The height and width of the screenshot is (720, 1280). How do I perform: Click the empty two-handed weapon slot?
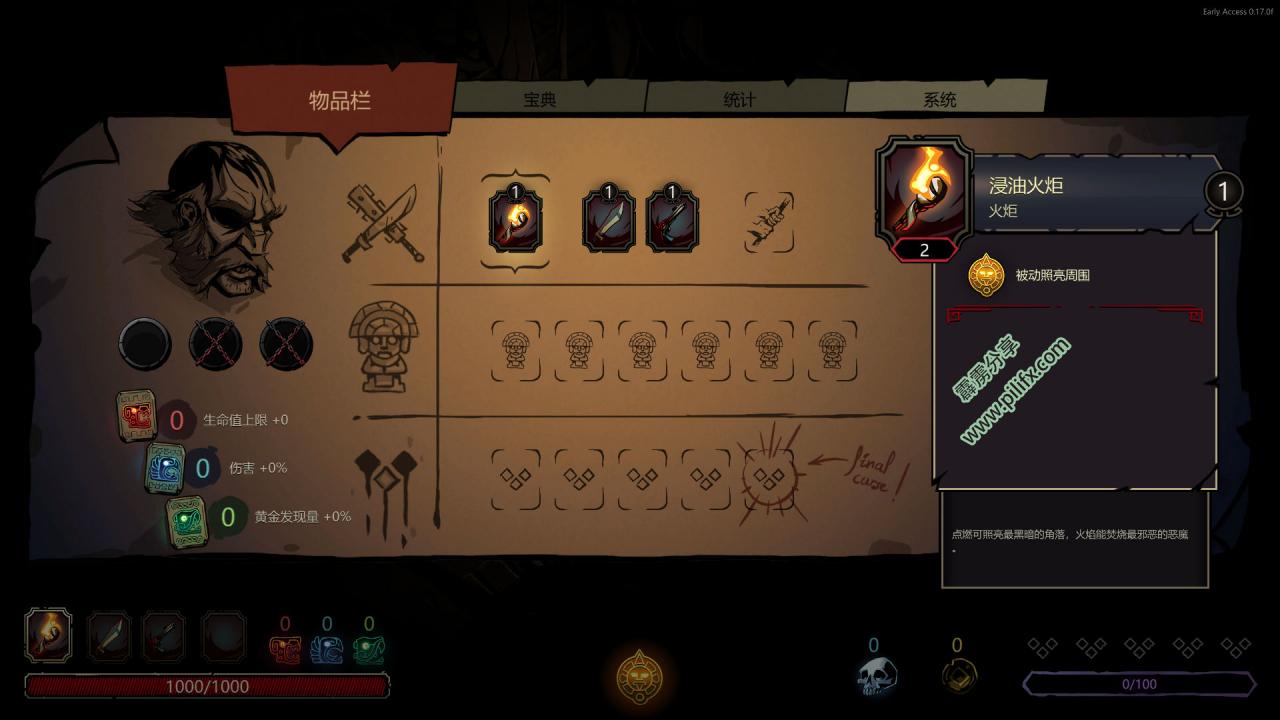point(769,222)
